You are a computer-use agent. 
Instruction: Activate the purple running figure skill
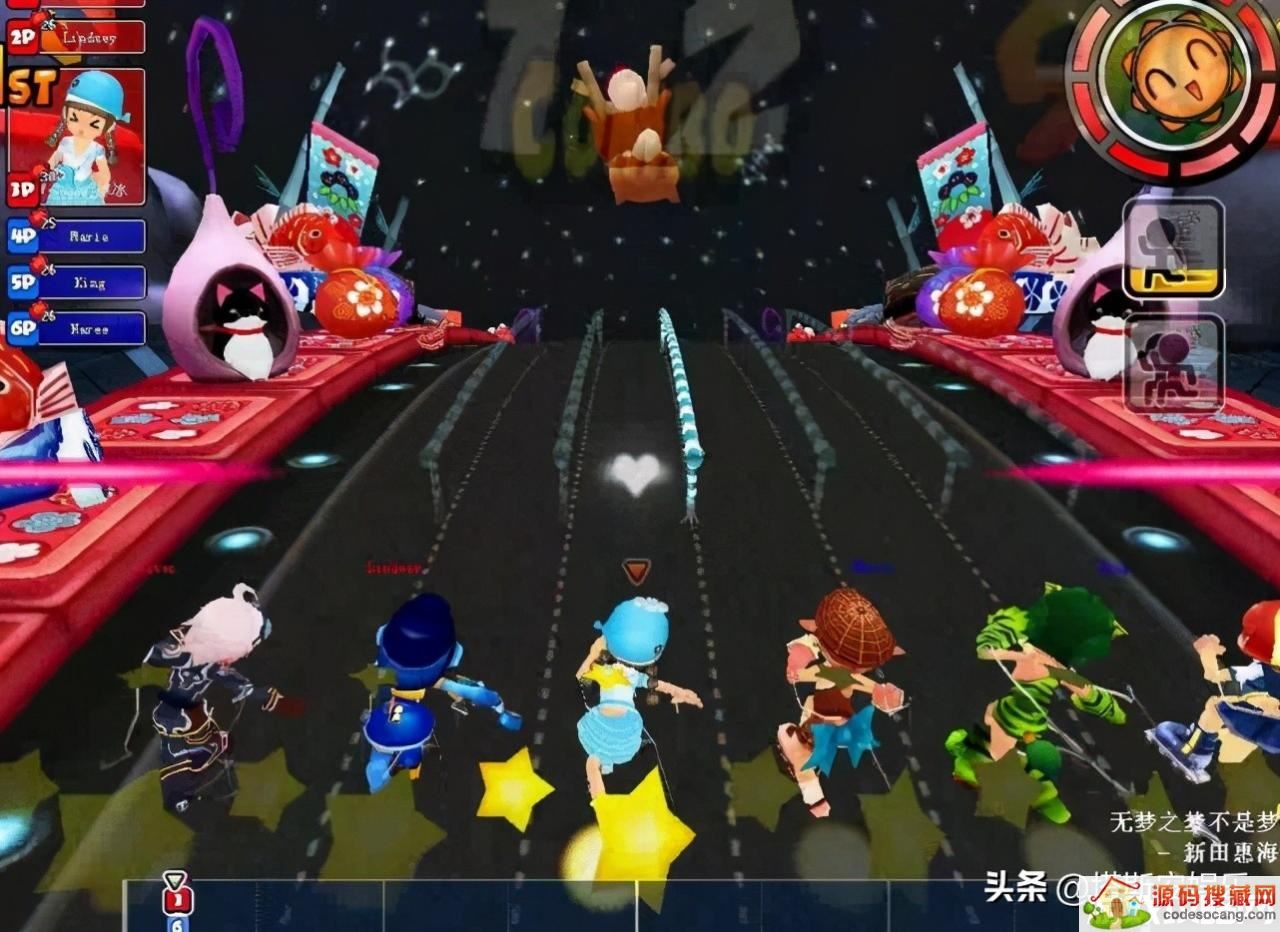coord(1173,364)
